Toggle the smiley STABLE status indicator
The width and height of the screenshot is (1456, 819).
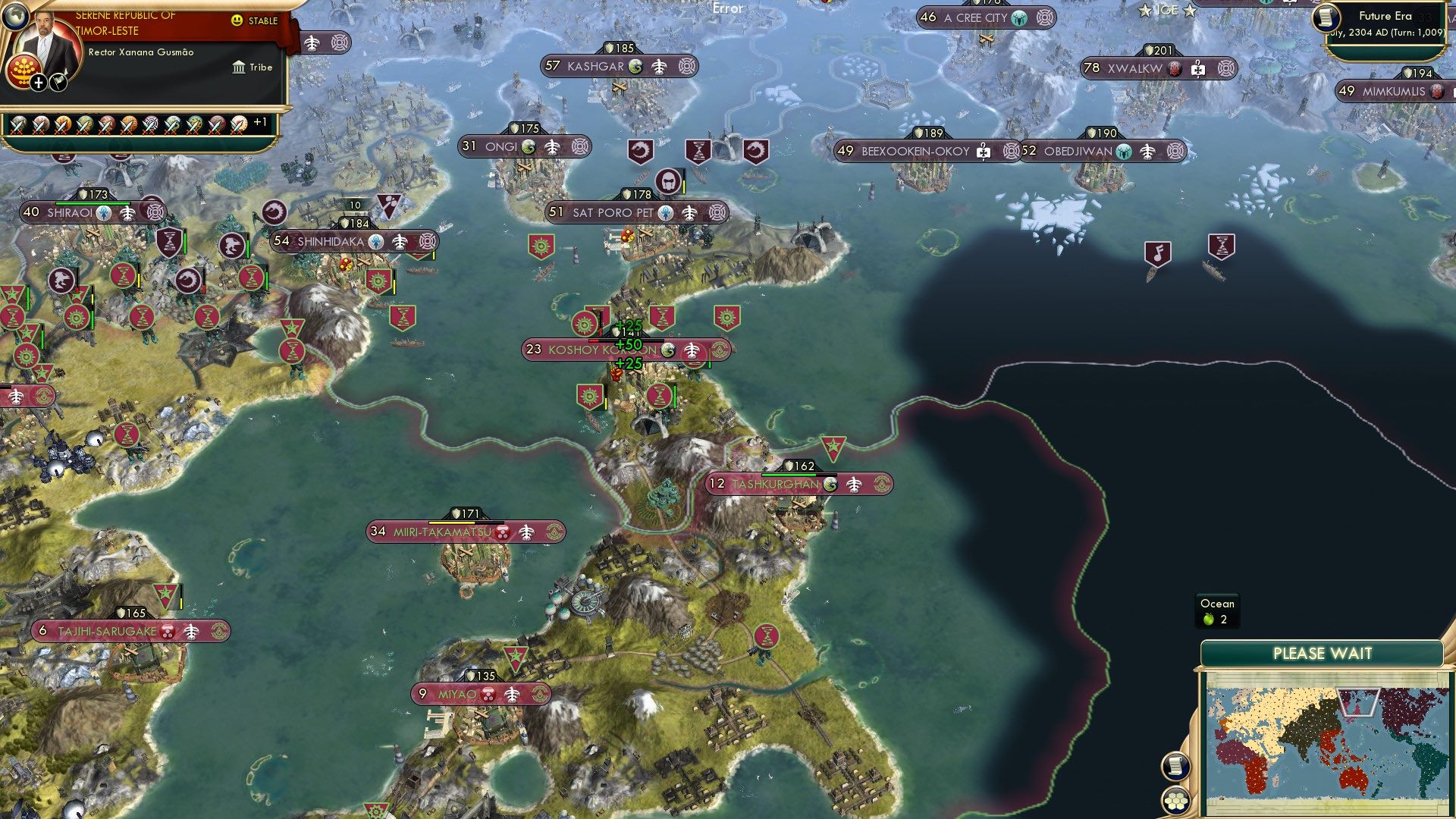(x=236, y=20)
